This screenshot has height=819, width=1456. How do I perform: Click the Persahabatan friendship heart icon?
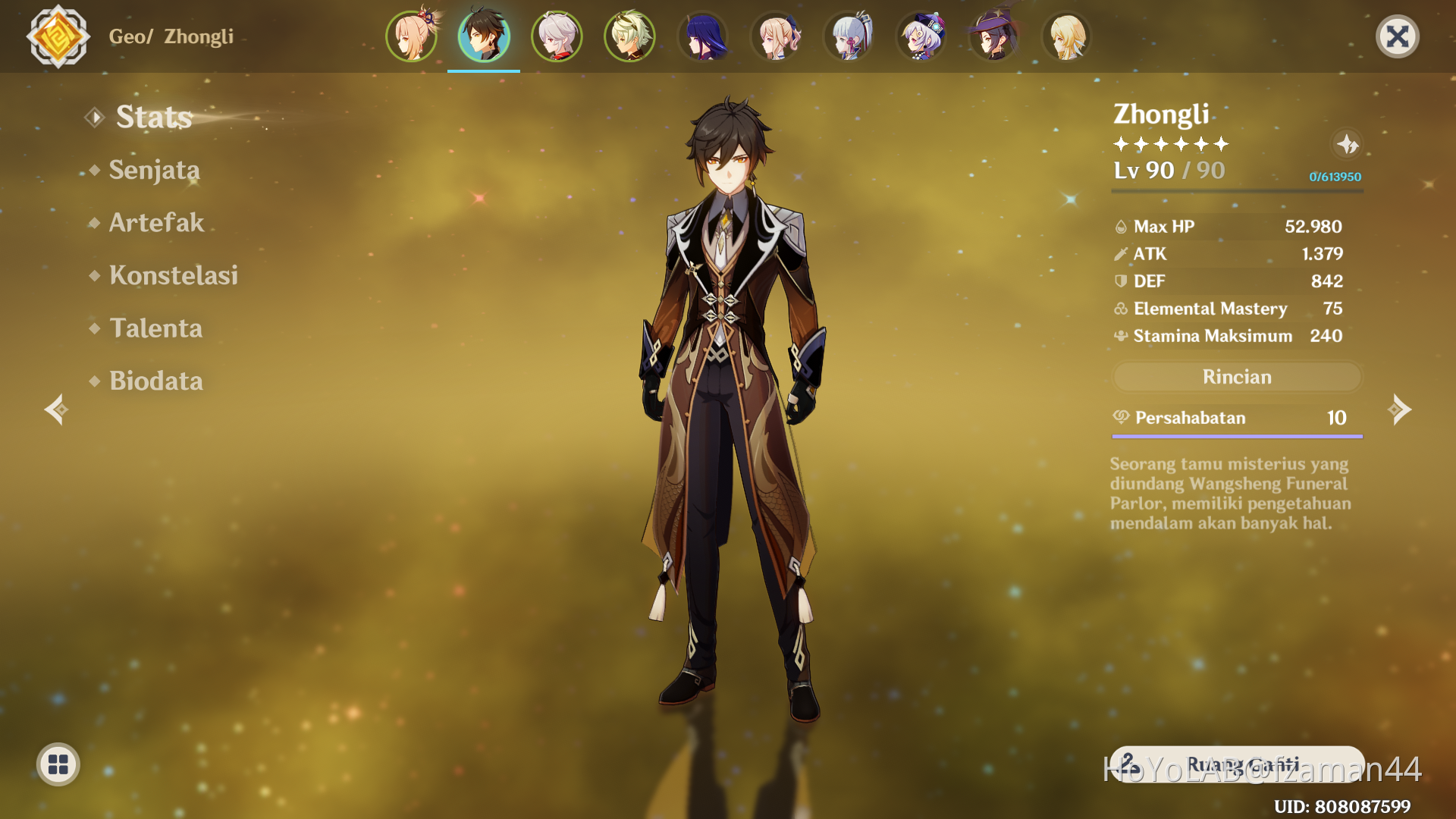pyautogui.click(x=1121, y=418)
